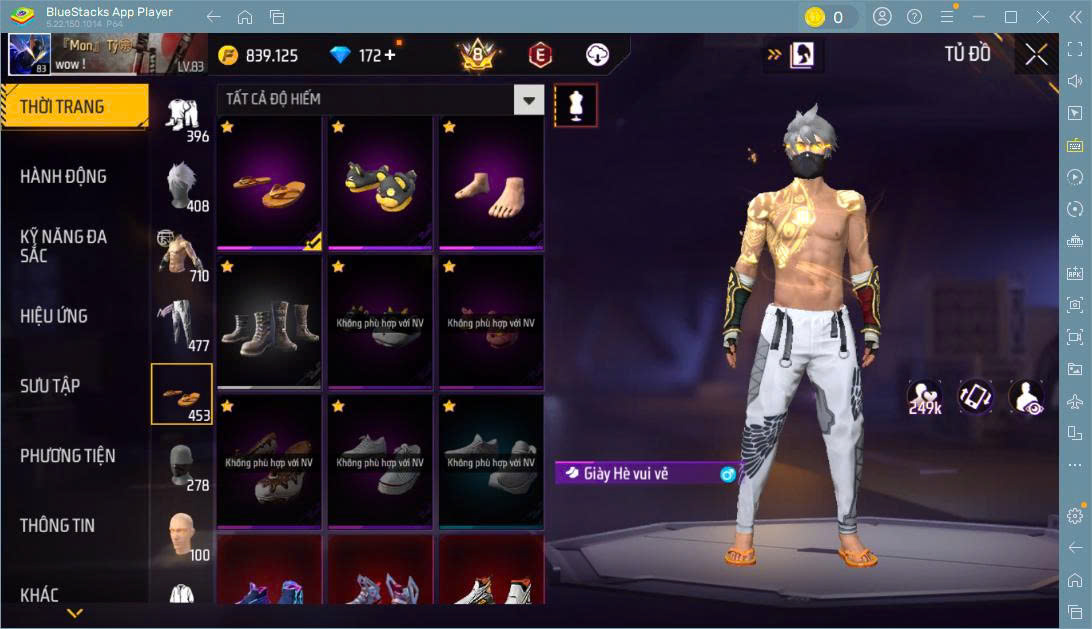Choose the black and yellow slippers item
The width and height of the screenshot is (1092, 629).
(380, 182)
